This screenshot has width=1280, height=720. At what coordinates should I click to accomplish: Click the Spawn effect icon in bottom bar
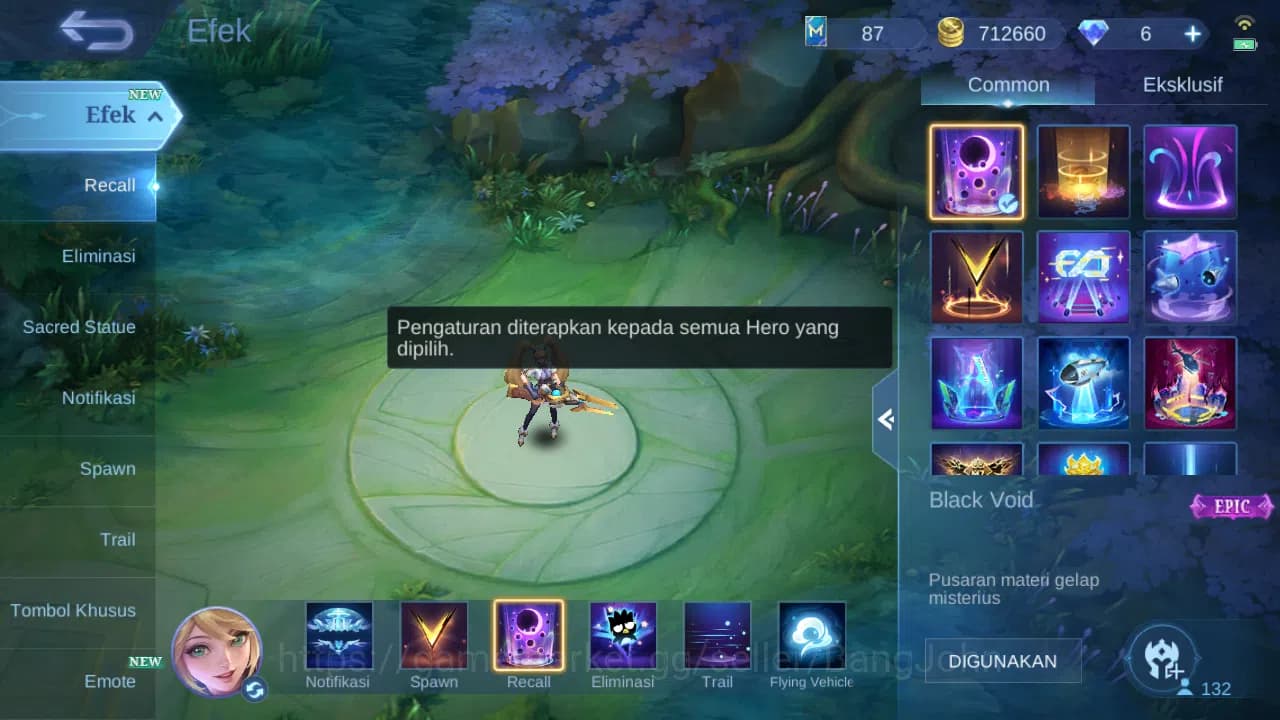[434, 637]
